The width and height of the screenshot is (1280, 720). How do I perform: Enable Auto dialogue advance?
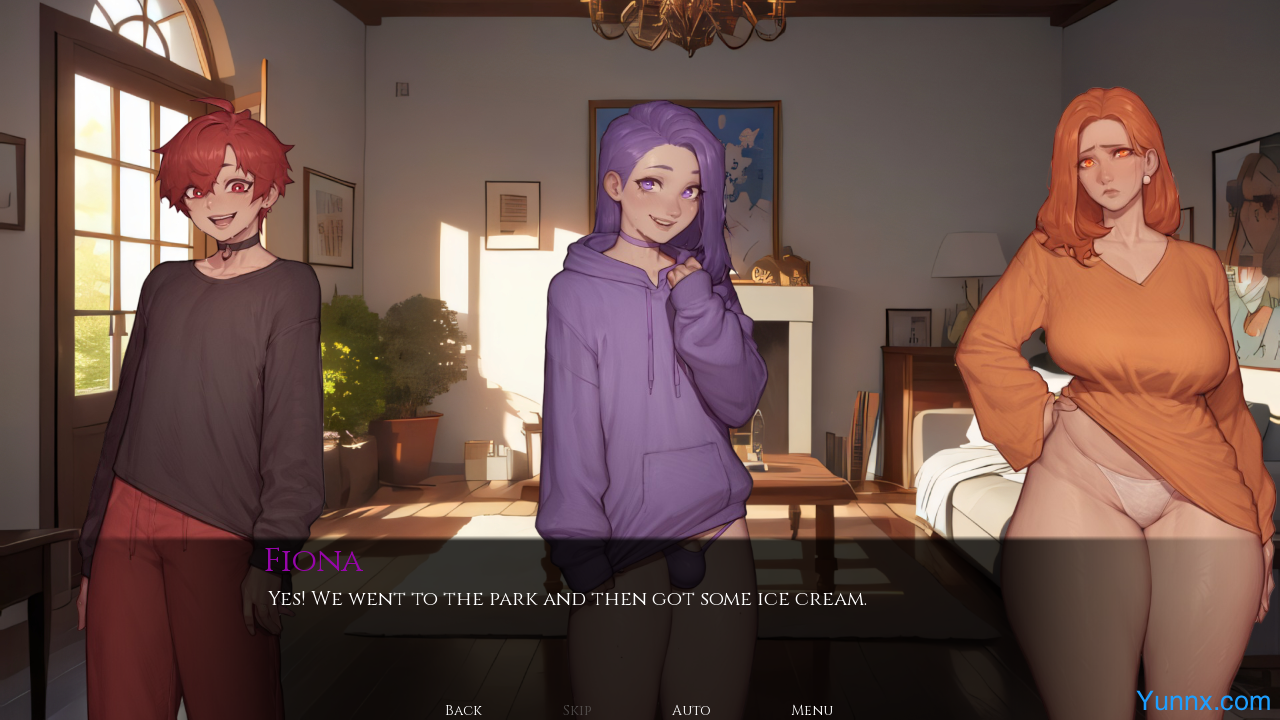coord(691,710)
